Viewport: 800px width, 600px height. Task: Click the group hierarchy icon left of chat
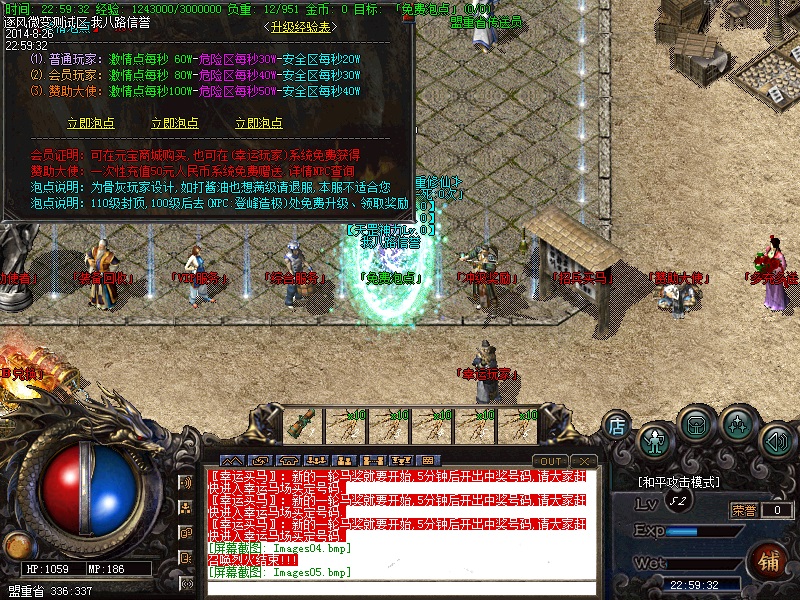point(186,507)
